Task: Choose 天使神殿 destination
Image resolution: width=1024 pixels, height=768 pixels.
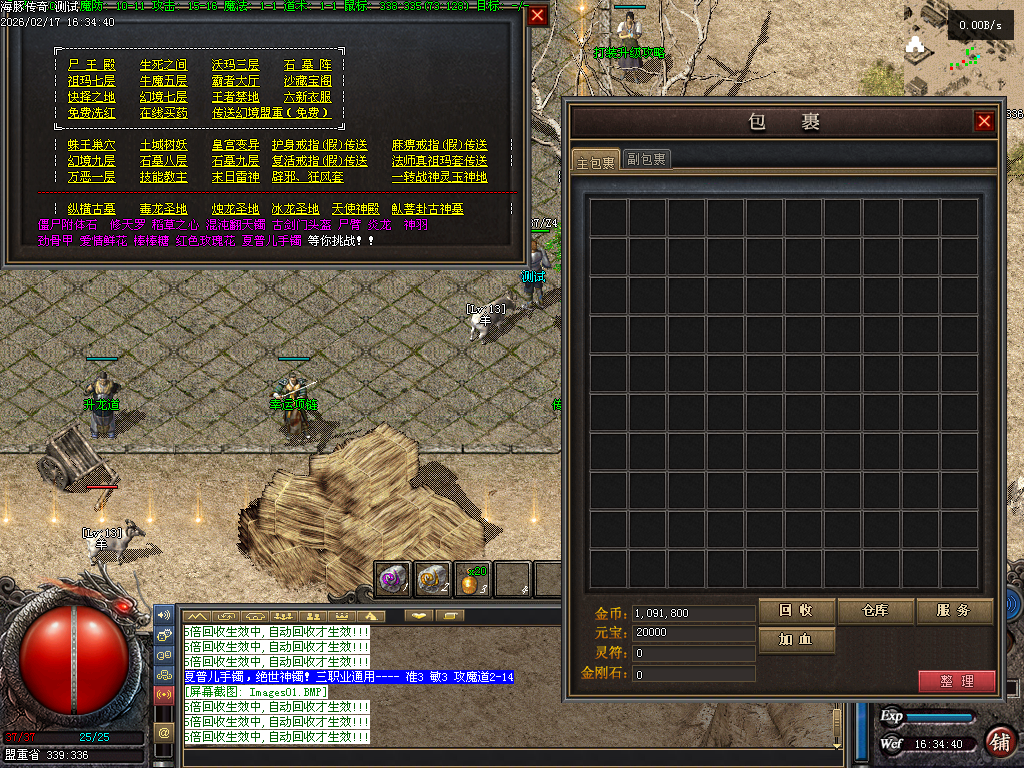Action: click(355, 209)
